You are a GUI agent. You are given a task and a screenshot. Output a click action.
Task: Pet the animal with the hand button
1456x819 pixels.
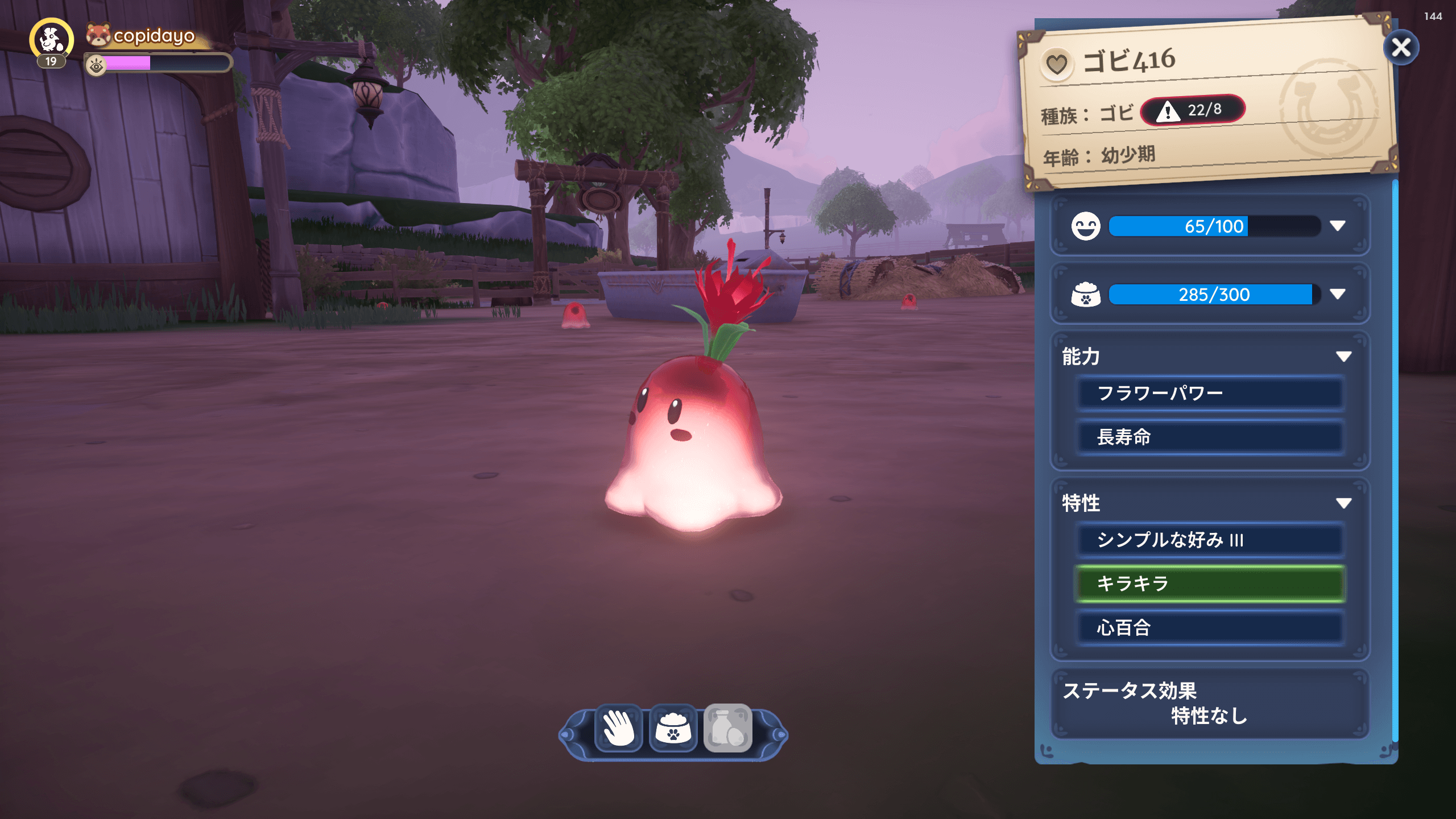619,729
